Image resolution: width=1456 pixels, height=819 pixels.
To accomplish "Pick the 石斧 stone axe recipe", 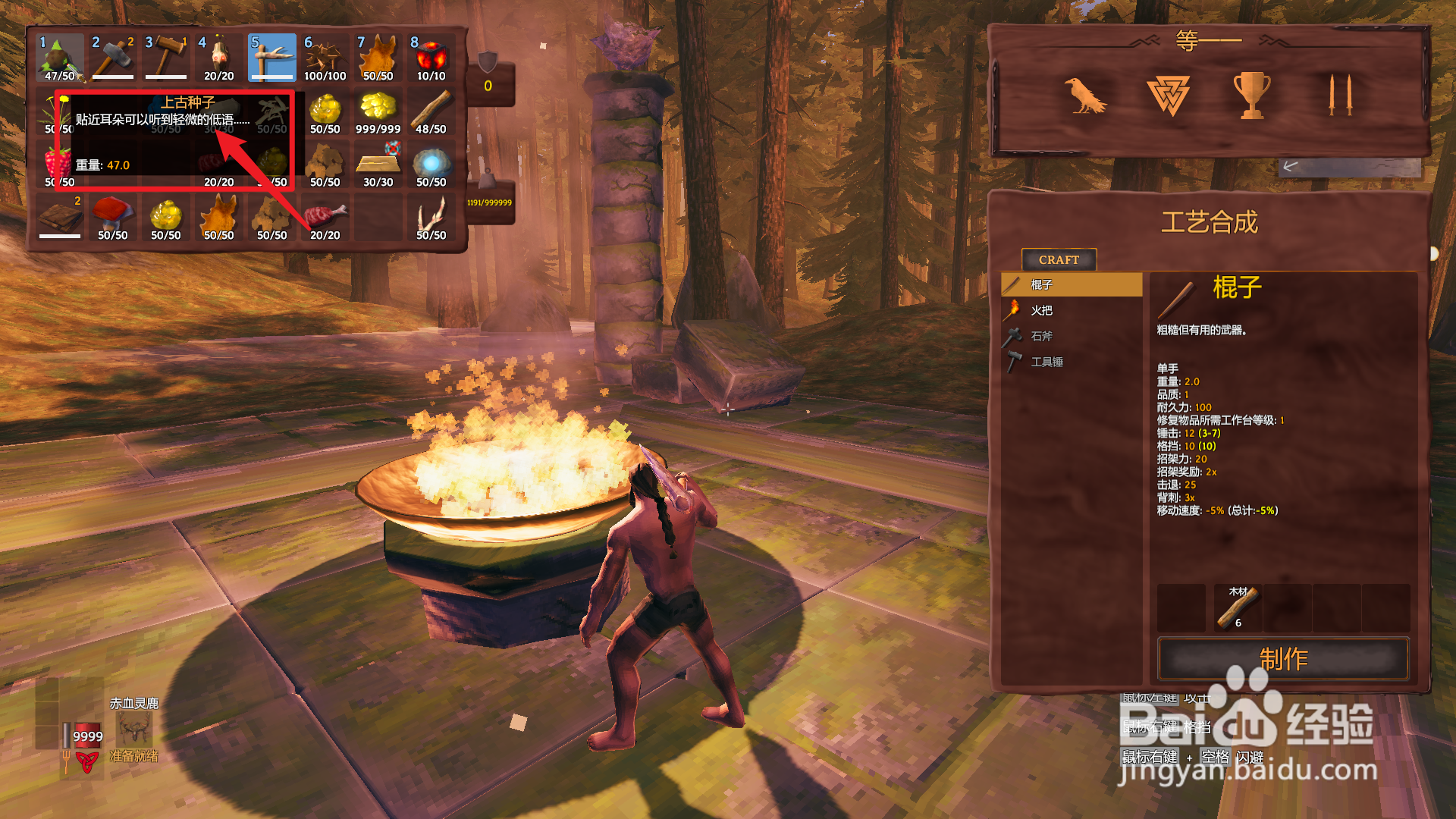I will coord(1071,336).
